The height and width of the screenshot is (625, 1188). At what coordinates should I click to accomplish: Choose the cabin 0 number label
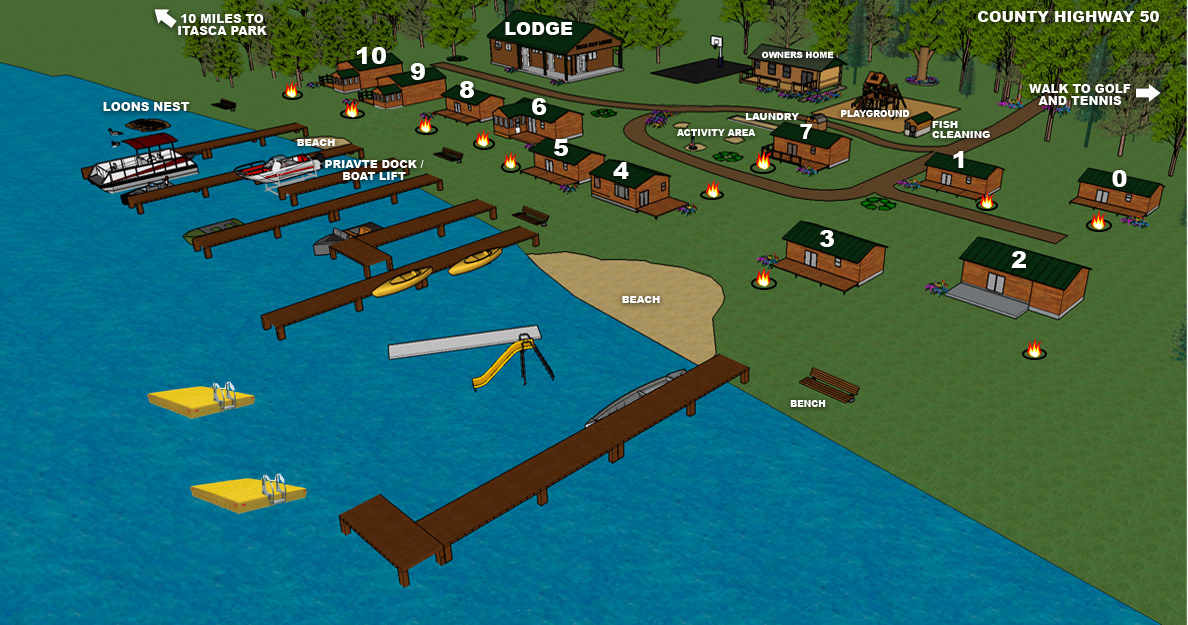click(x=1119, y=180)
